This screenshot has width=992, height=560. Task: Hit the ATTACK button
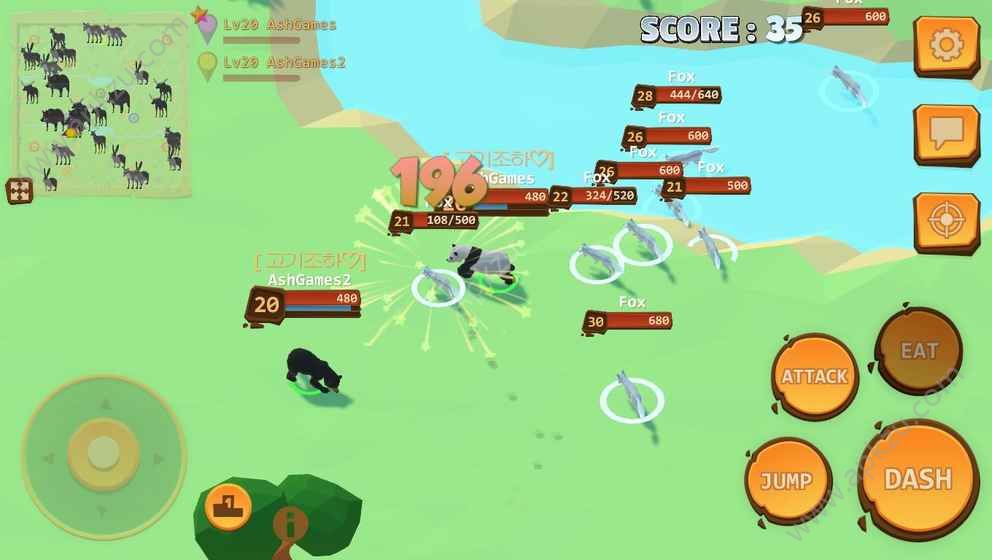814,377
